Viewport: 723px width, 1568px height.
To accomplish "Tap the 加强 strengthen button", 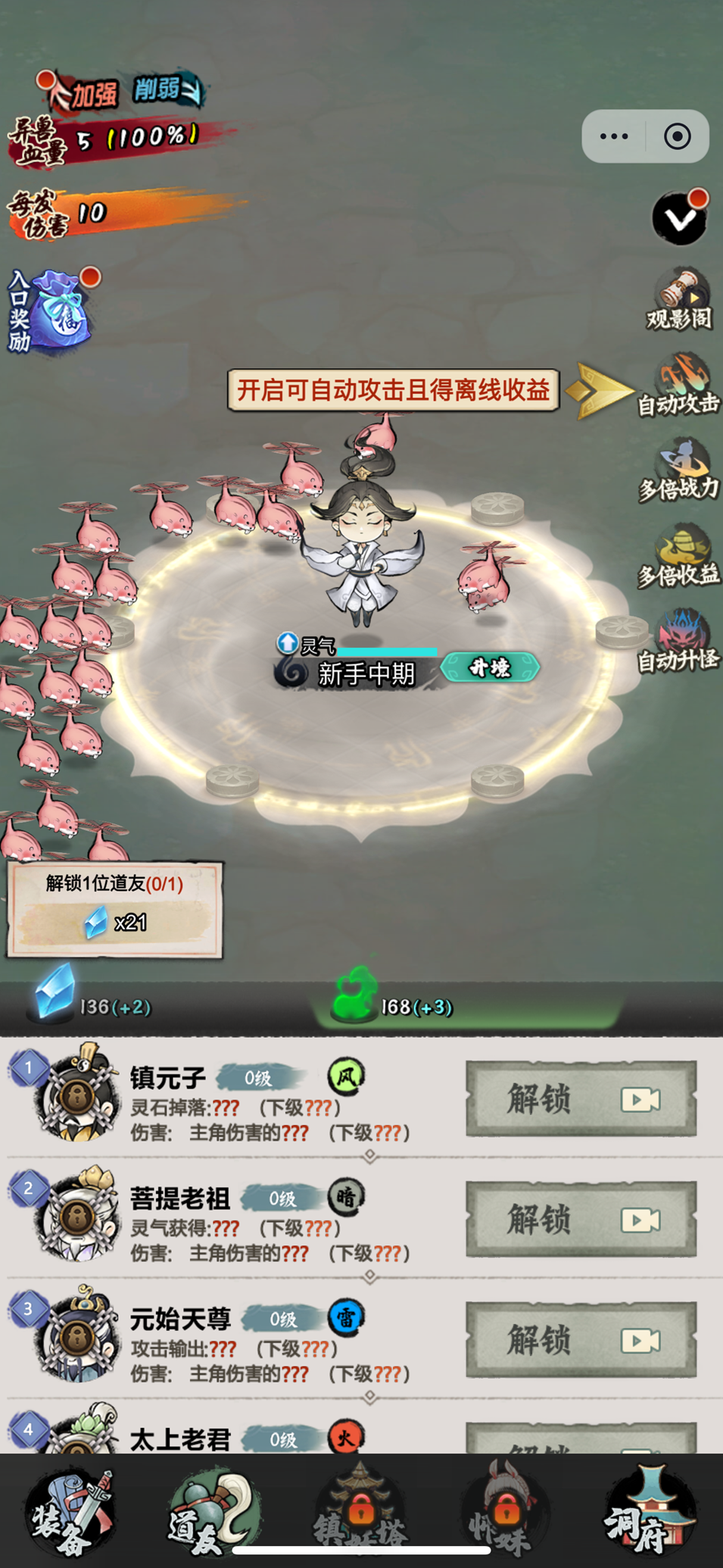I will tap(87, 93).
